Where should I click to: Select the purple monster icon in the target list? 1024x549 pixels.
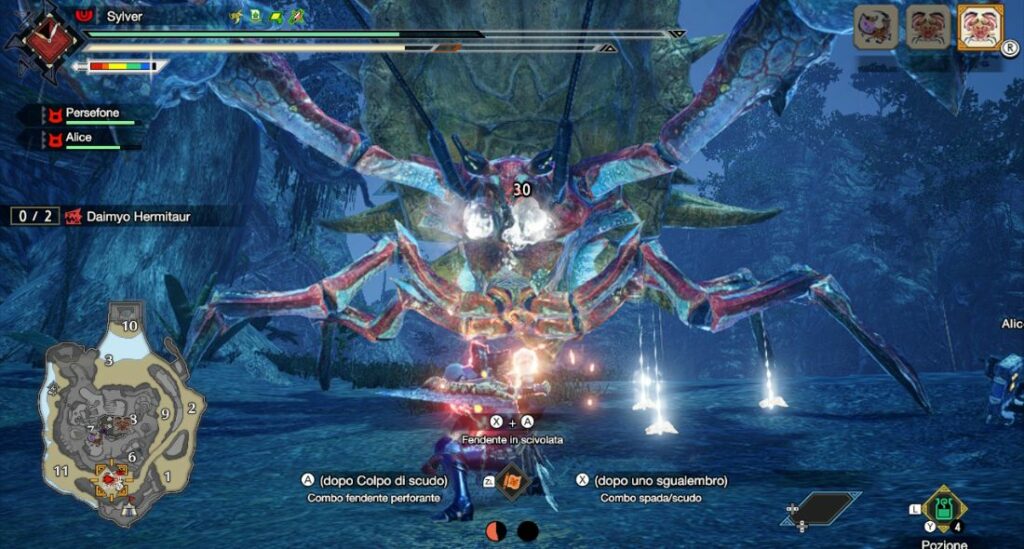[877, 27]
